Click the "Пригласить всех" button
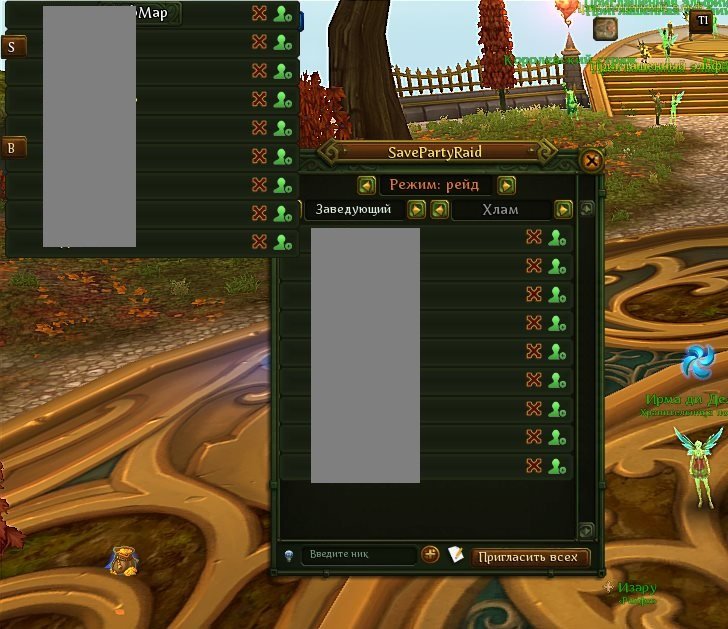728x629 pixels. pos(530,557)
